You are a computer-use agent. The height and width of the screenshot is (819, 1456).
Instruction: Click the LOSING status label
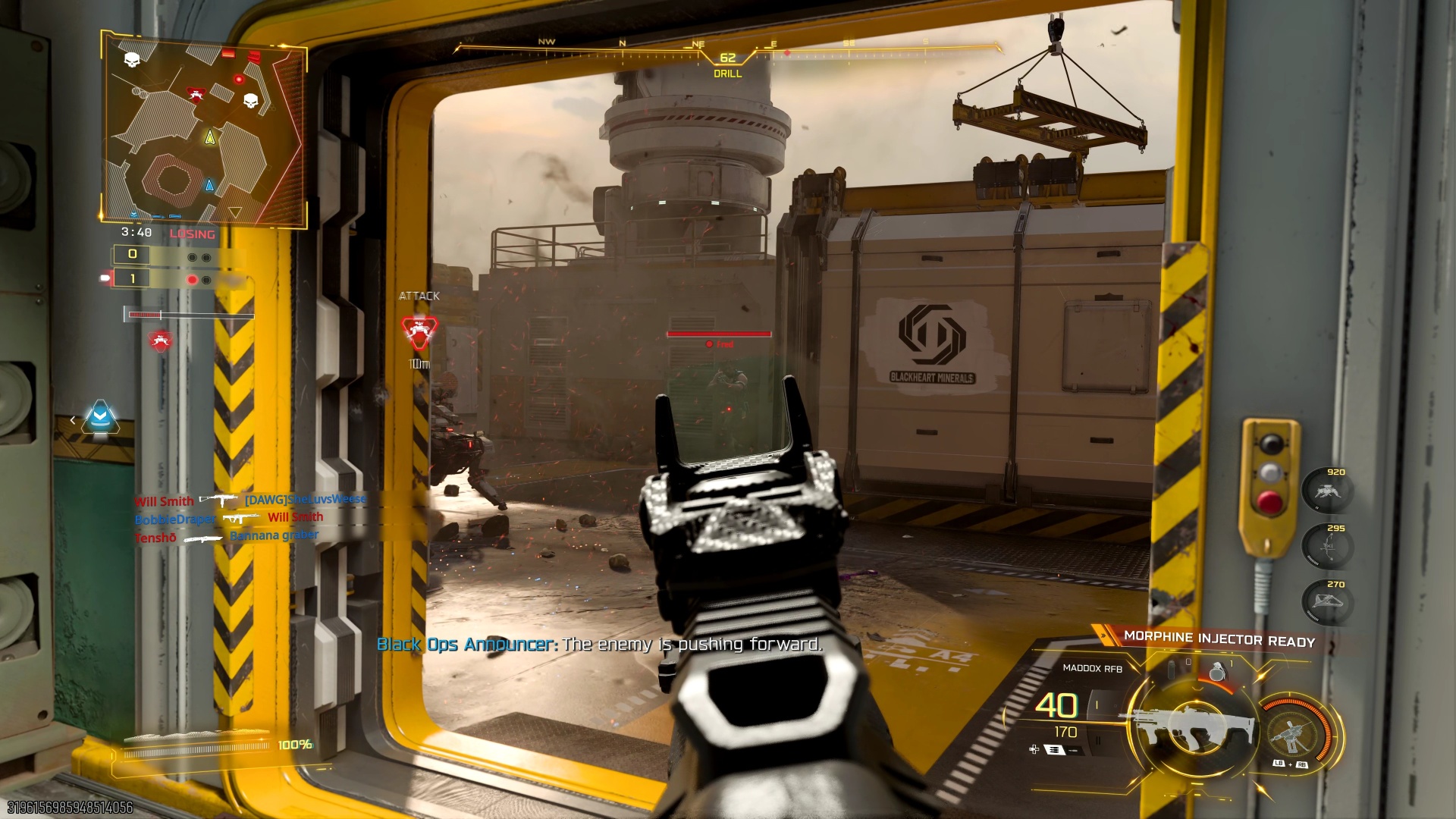[193, 234]
